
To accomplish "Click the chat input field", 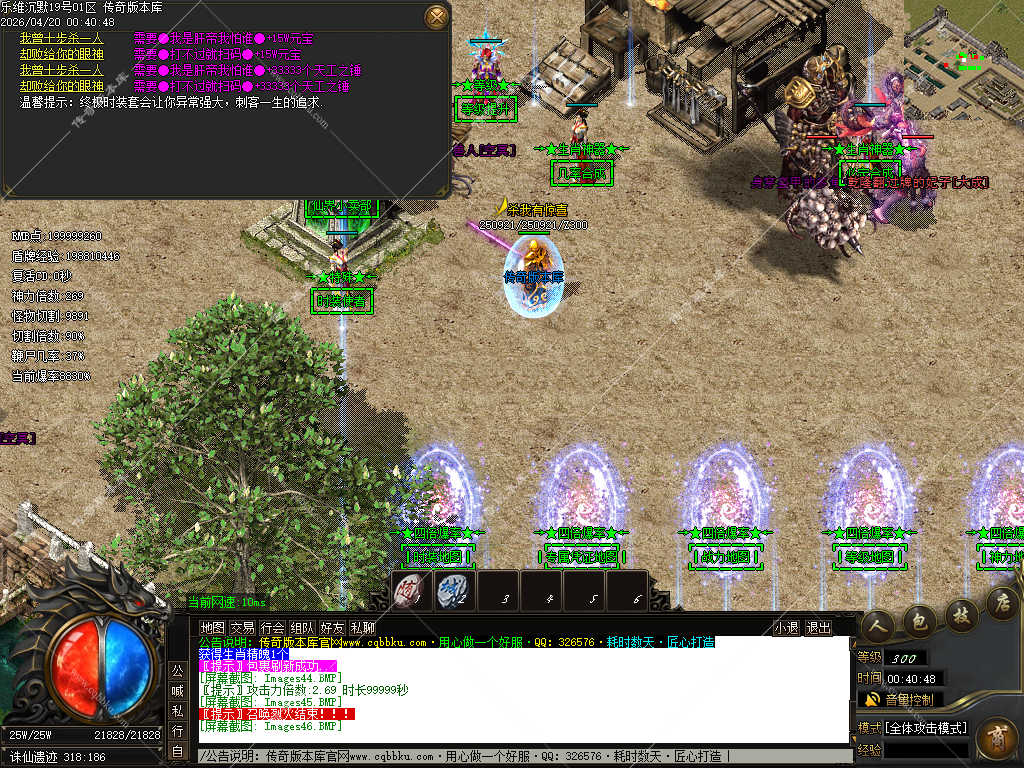I will pyautogui.click(x=520, y=757).
